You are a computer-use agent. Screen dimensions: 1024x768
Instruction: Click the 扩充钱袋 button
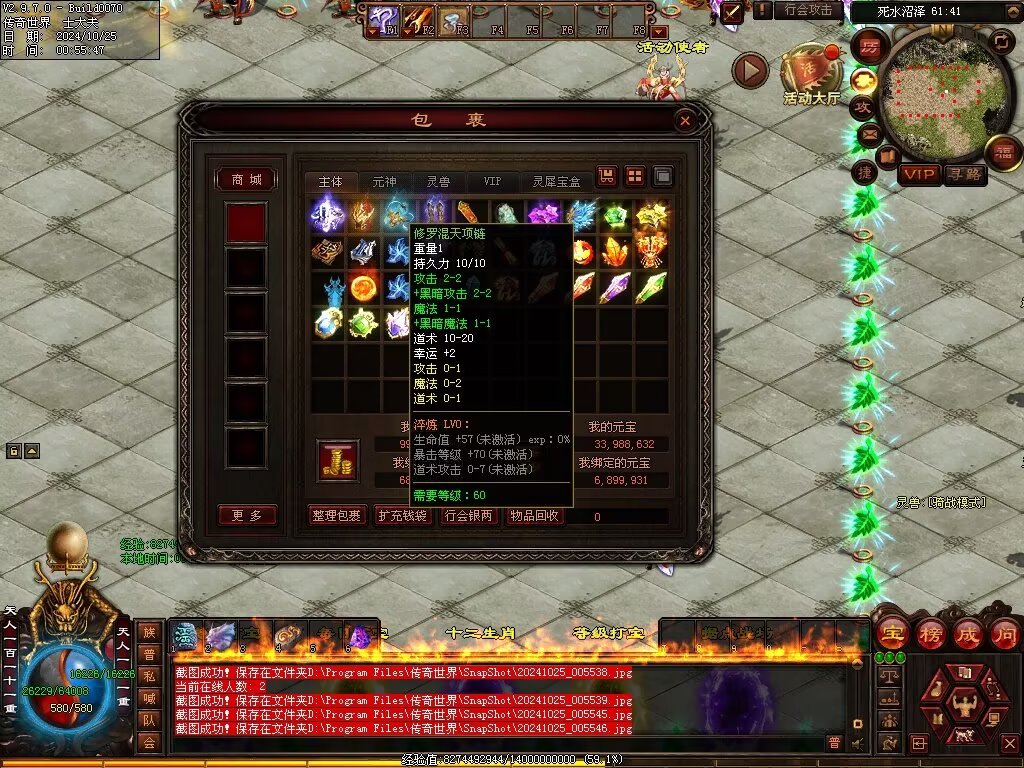(x=402, y=516)
